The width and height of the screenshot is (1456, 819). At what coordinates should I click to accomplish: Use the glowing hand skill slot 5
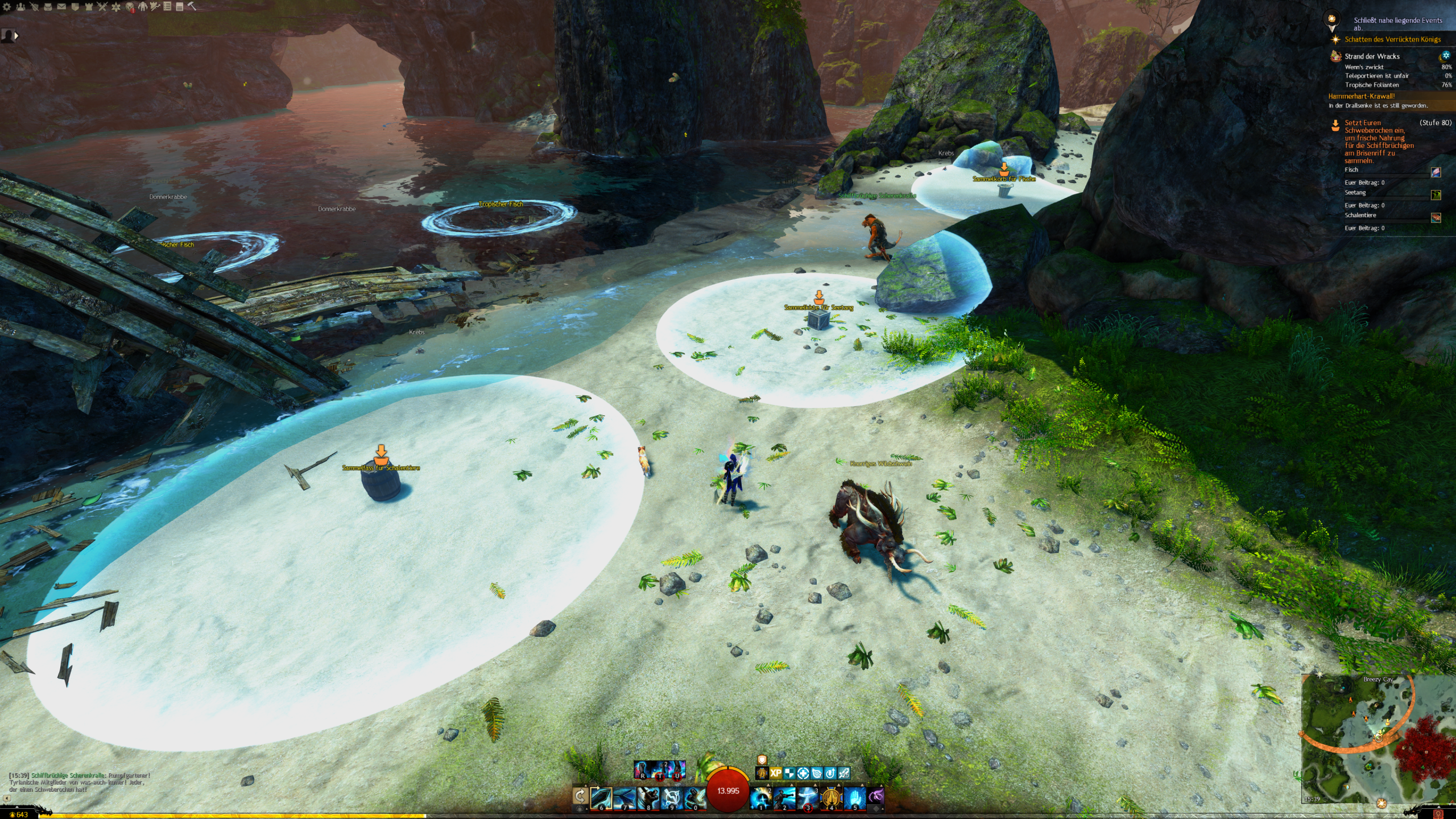(x=854, y=798)
